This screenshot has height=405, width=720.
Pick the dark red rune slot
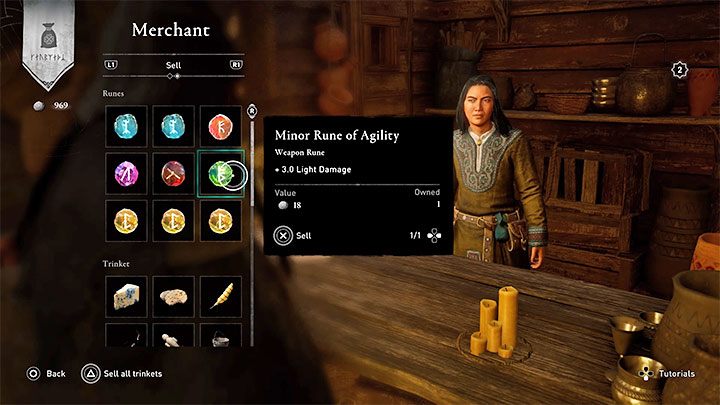172,174
